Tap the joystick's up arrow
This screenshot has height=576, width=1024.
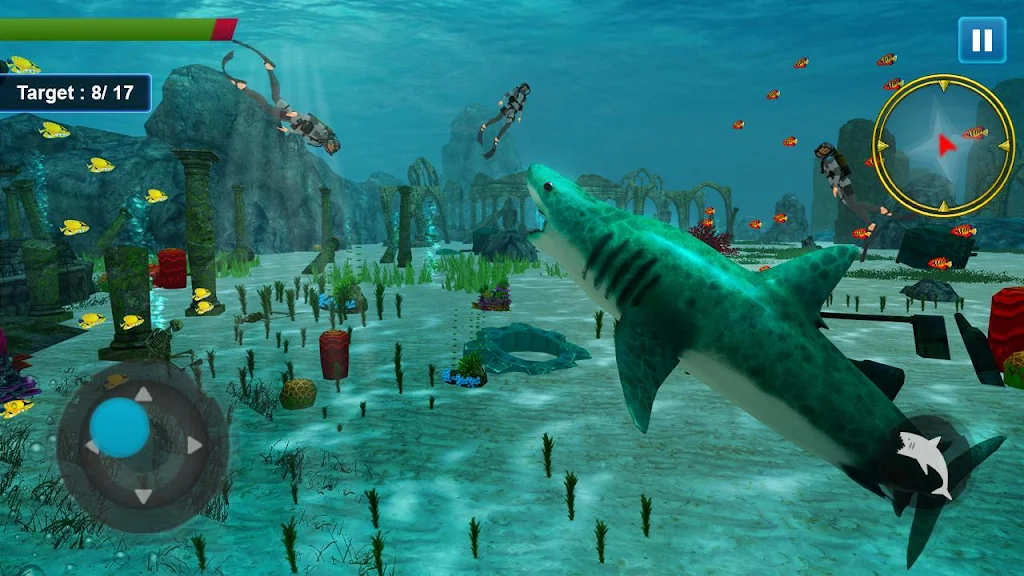tap(143, 395)
